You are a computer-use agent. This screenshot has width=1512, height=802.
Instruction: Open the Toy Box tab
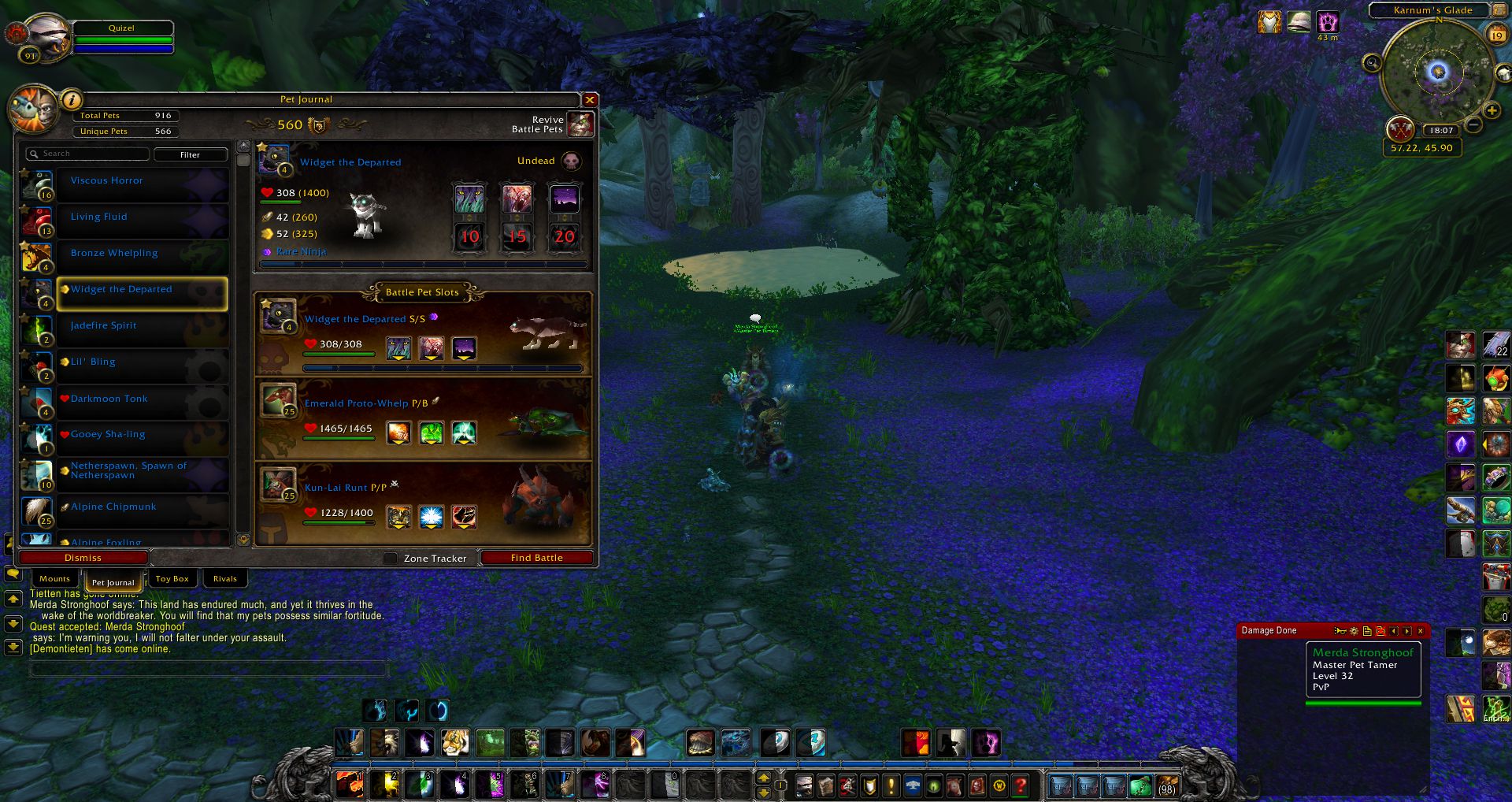click(172, 579)
